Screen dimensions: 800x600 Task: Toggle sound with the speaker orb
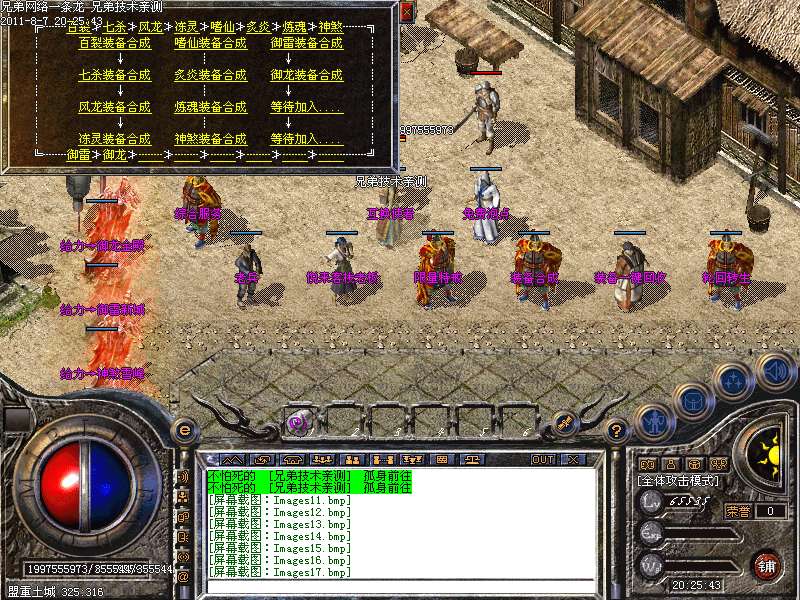coord(774,371)
